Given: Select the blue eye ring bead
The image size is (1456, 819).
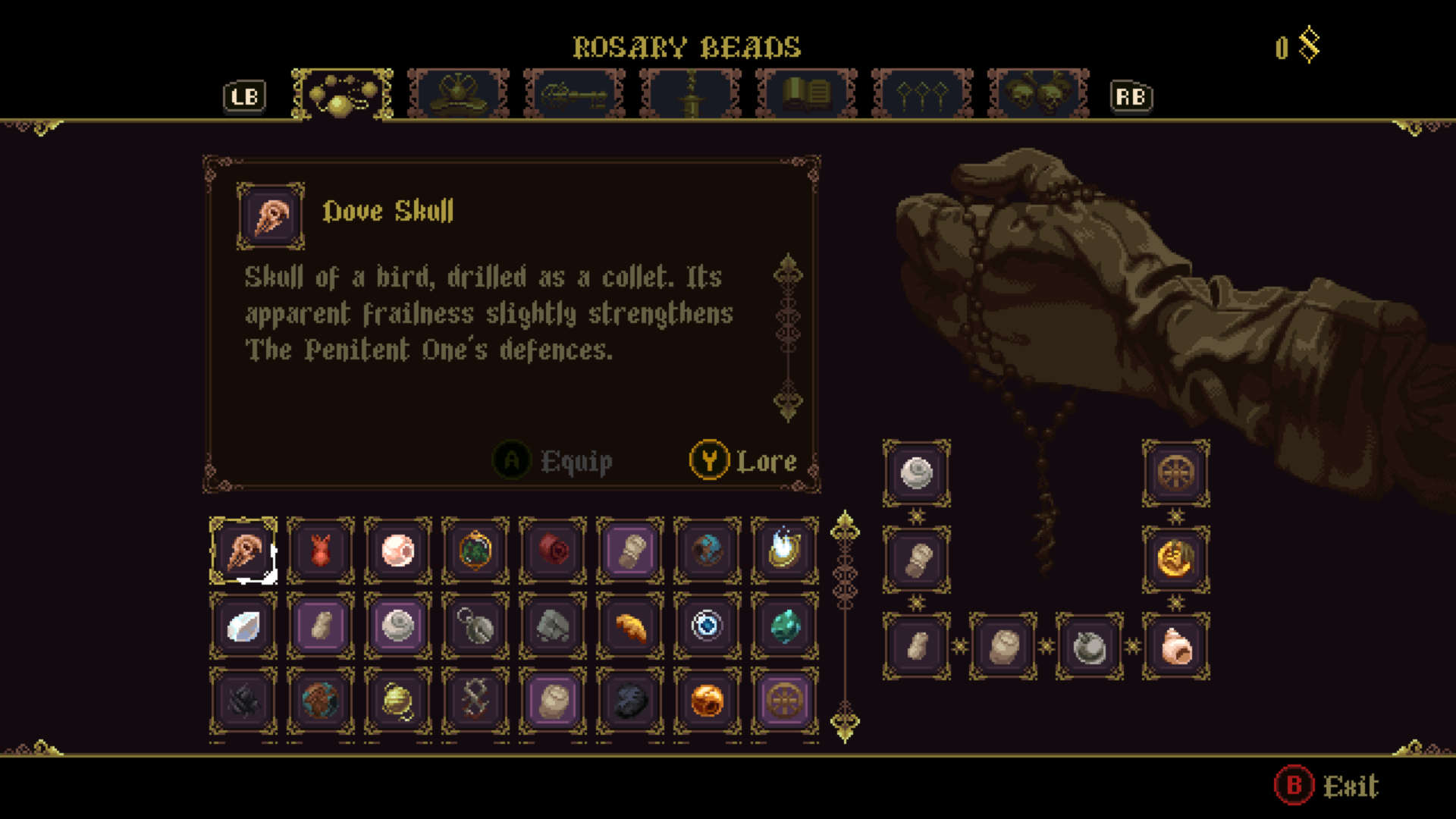Looking at the screenshot, I should [x=708, y=626].
